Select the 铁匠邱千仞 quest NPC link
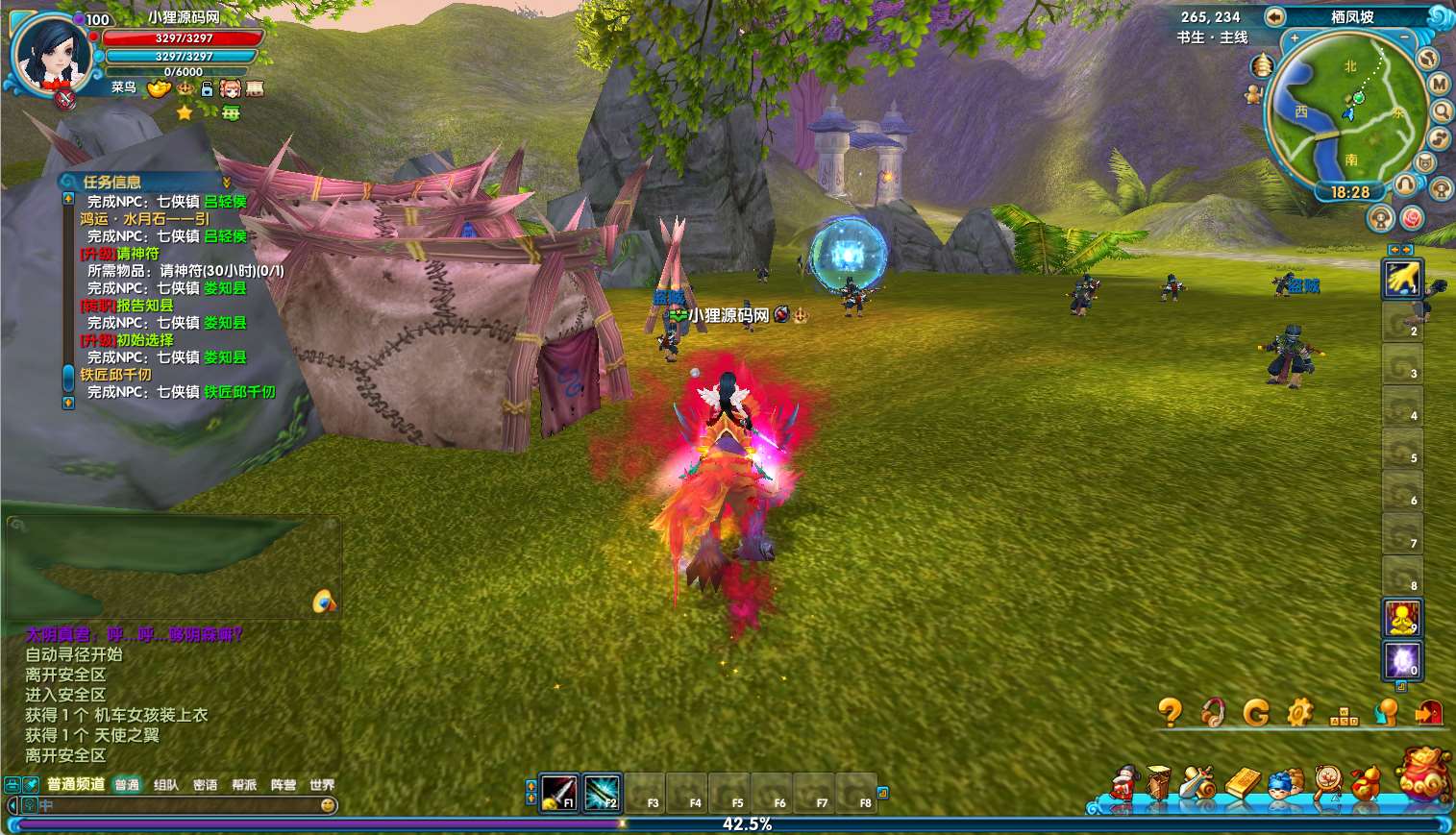The width and height of the screenshot is (1456, 835). click(x=239, y=392)
